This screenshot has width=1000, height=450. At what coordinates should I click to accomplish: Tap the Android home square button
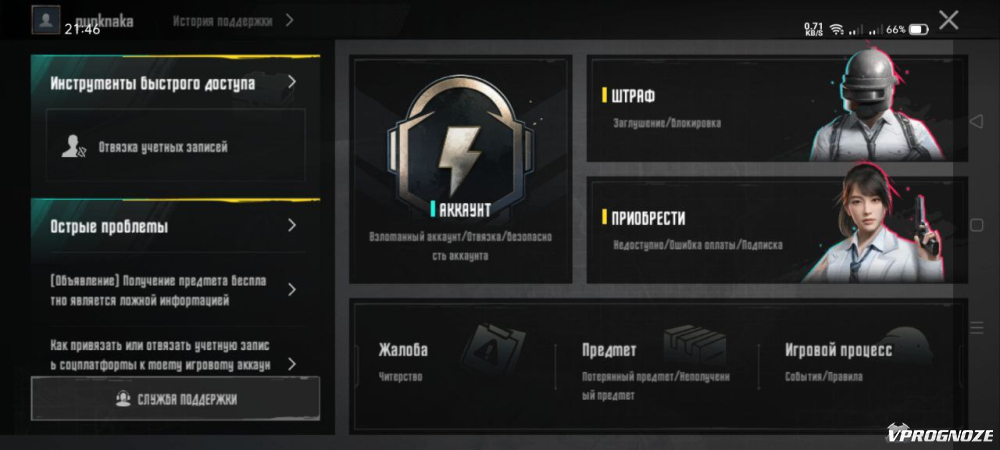point(976,225)
